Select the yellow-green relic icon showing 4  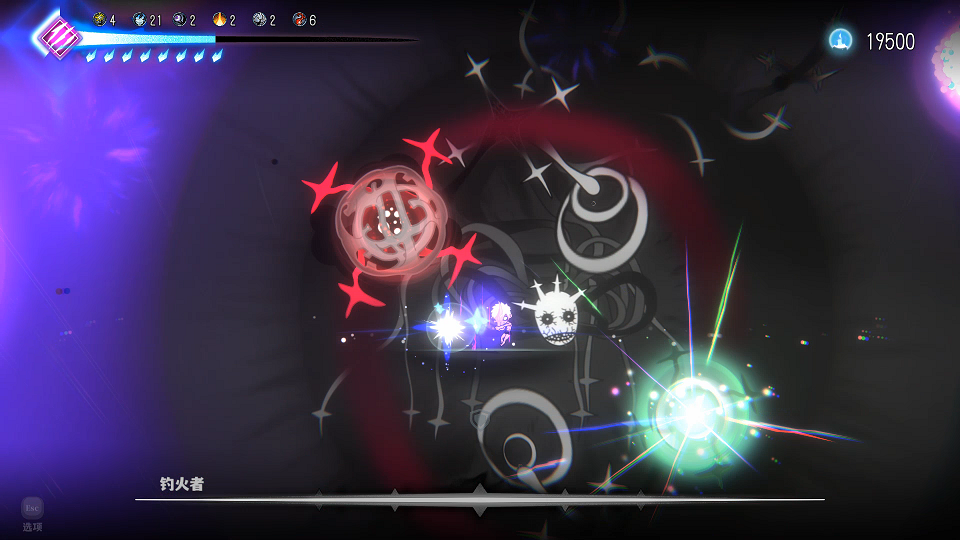pyautogui.click(x=99, y=19)
